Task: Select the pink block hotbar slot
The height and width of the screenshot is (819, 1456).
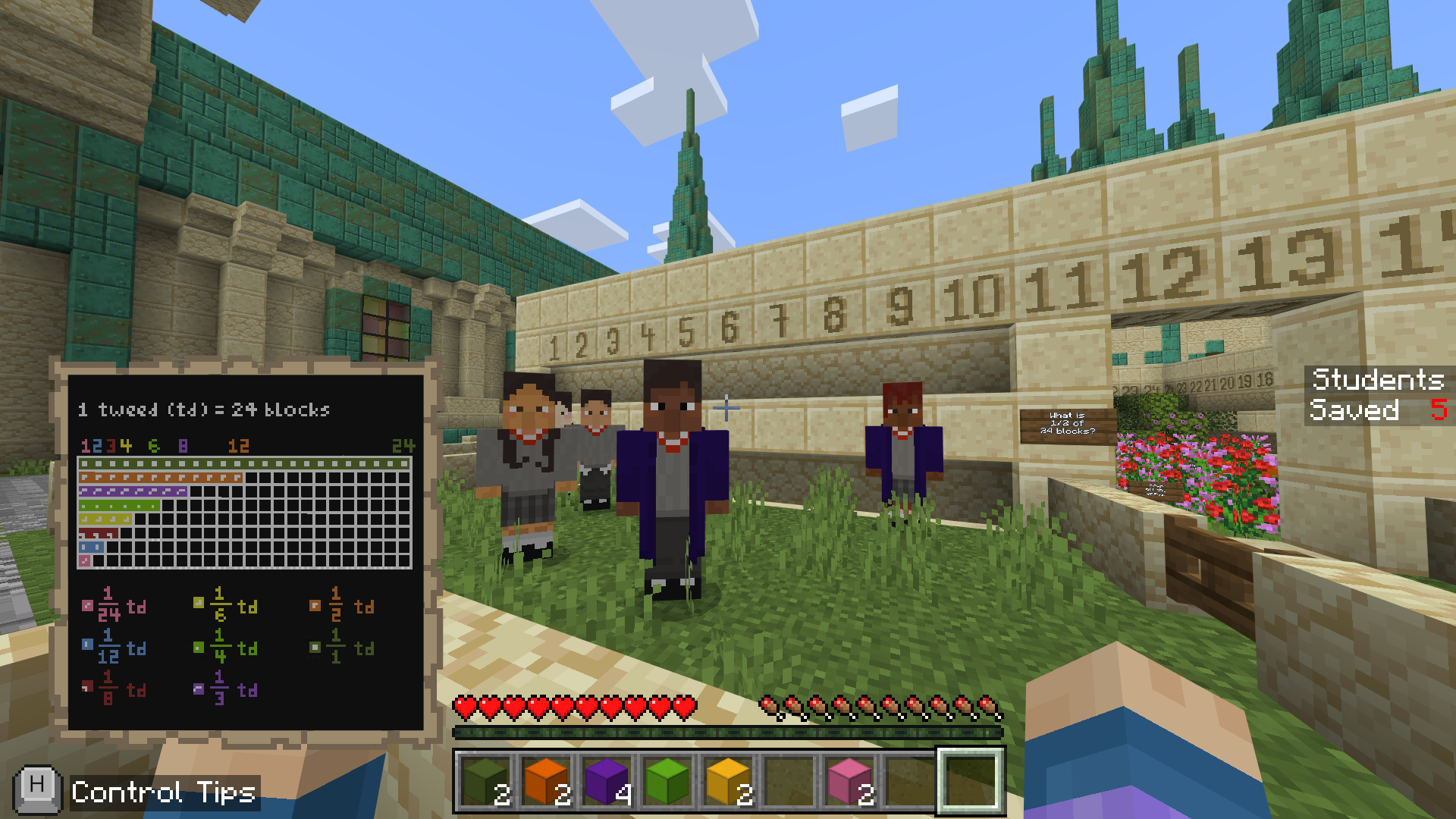Action: (x=849, y=781)
